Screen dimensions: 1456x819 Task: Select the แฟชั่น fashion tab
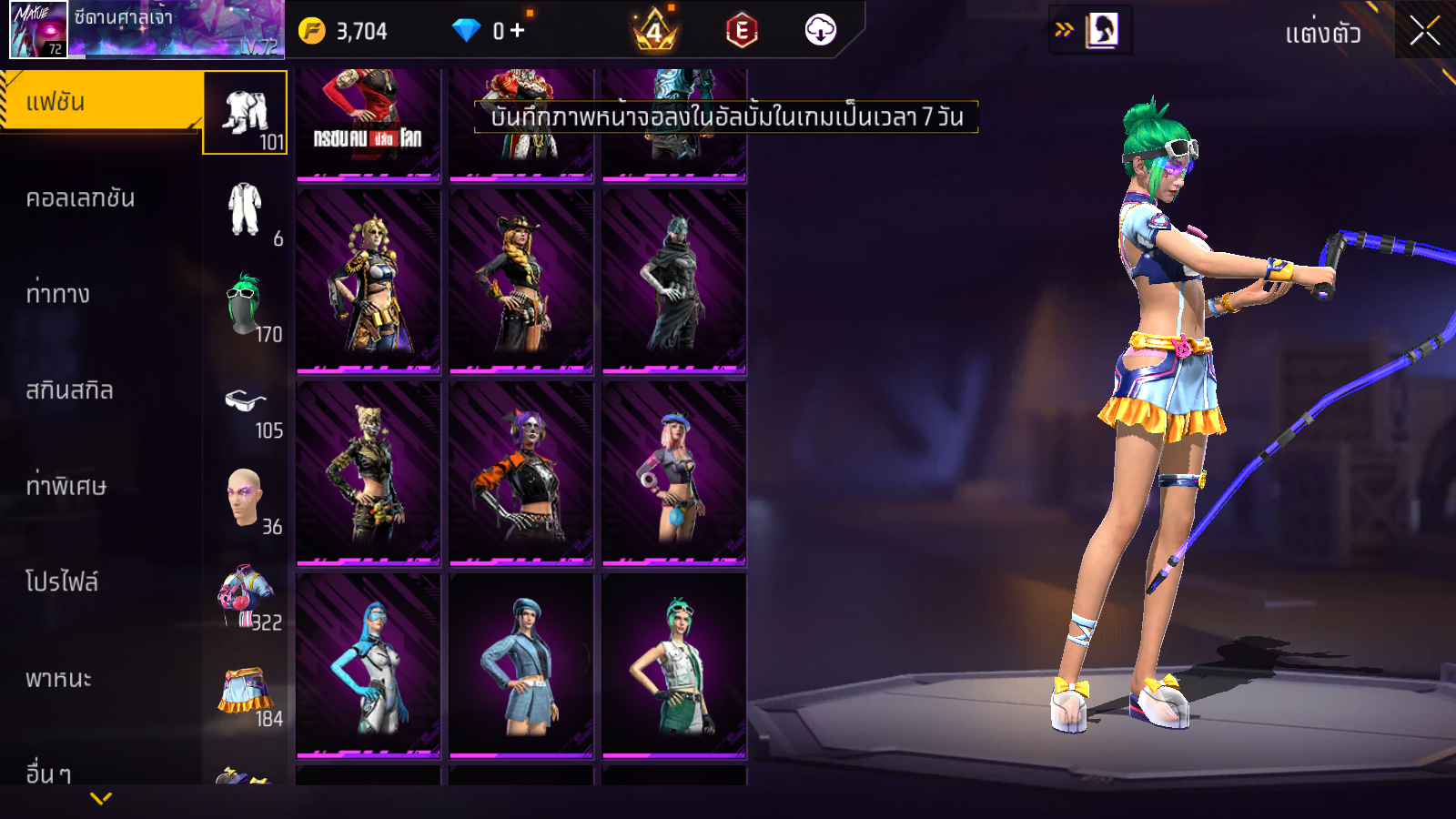pyautogui.click(x=100, y=102)
